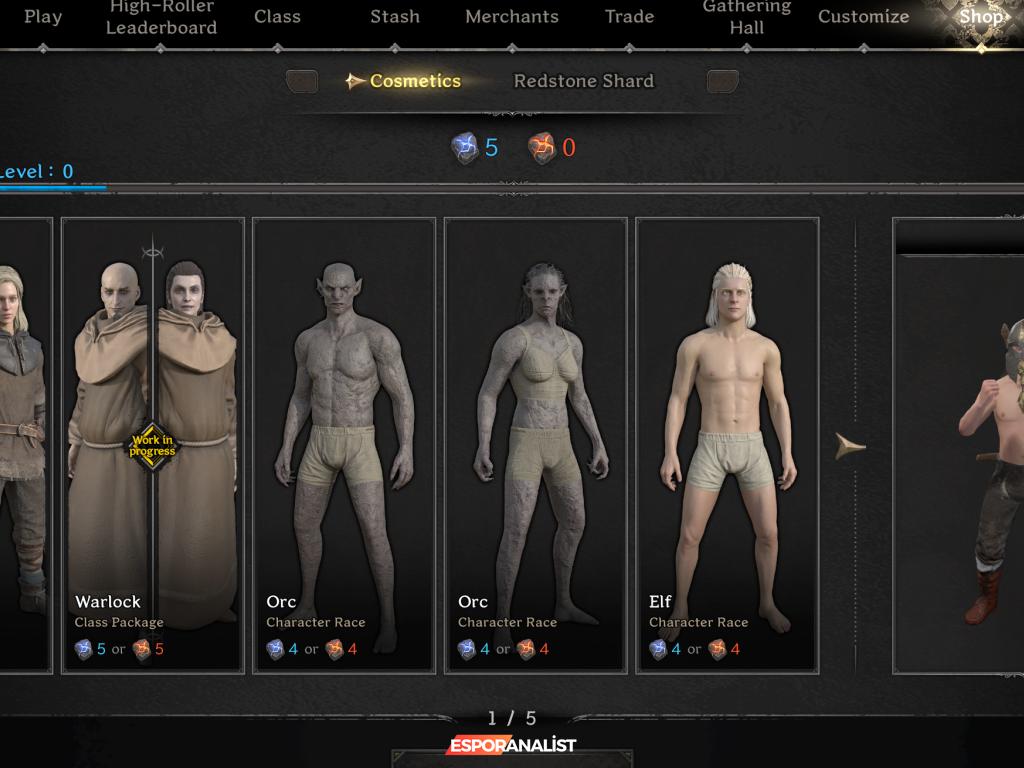
Task: Switch to the Class tab
Action: 277,17
